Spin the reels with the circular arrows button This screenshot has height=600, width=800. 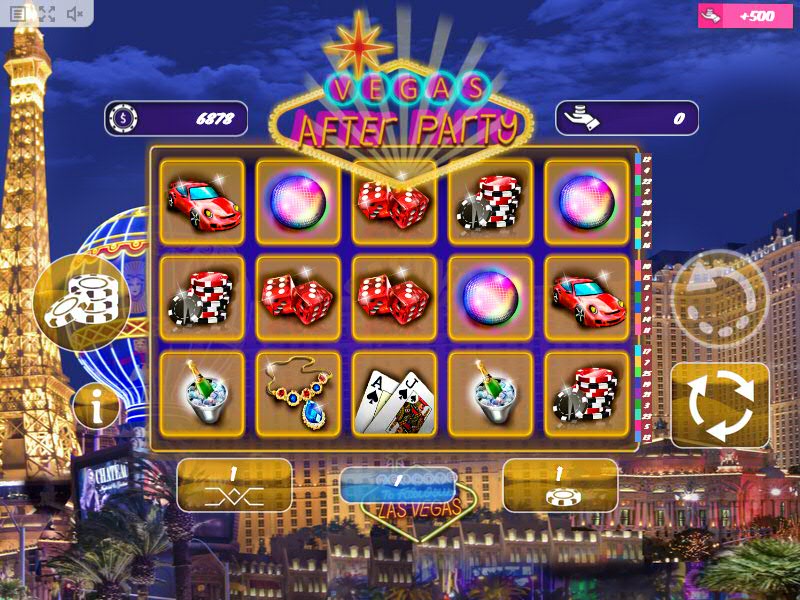coord(720,405)
